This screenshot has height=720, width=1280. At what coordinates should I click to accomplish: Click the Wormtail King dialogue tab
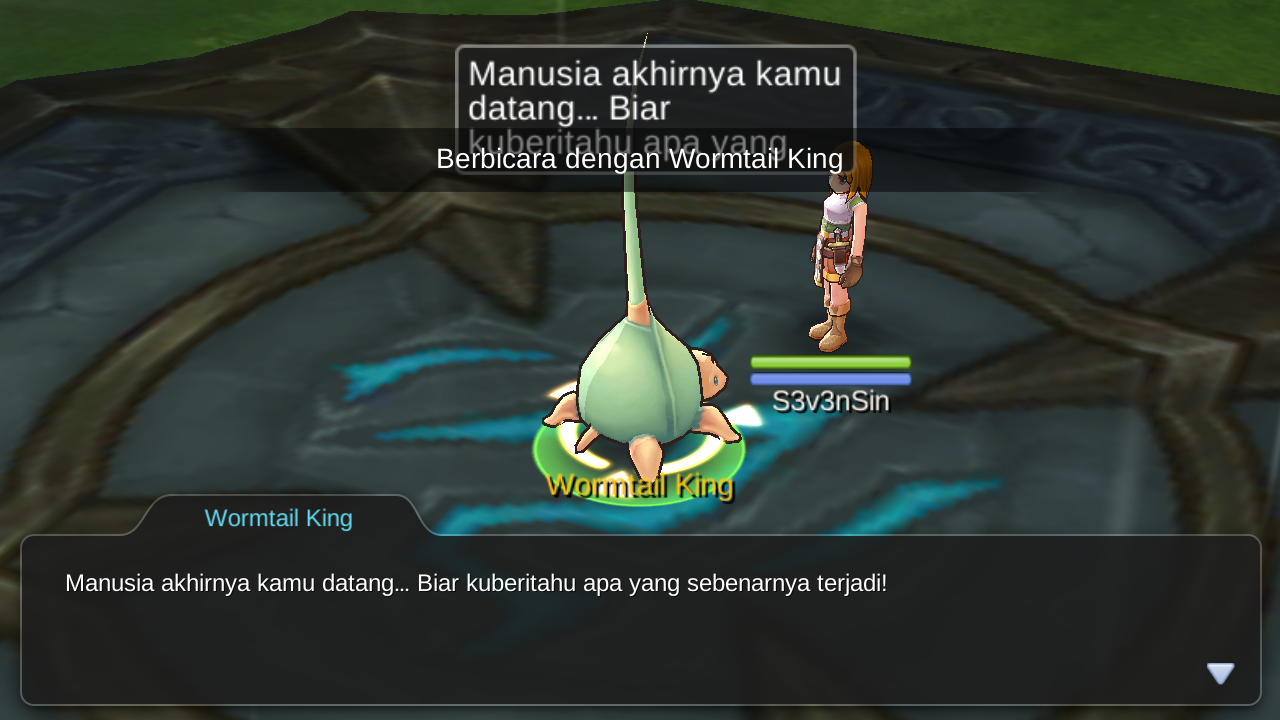click(277, 518)
